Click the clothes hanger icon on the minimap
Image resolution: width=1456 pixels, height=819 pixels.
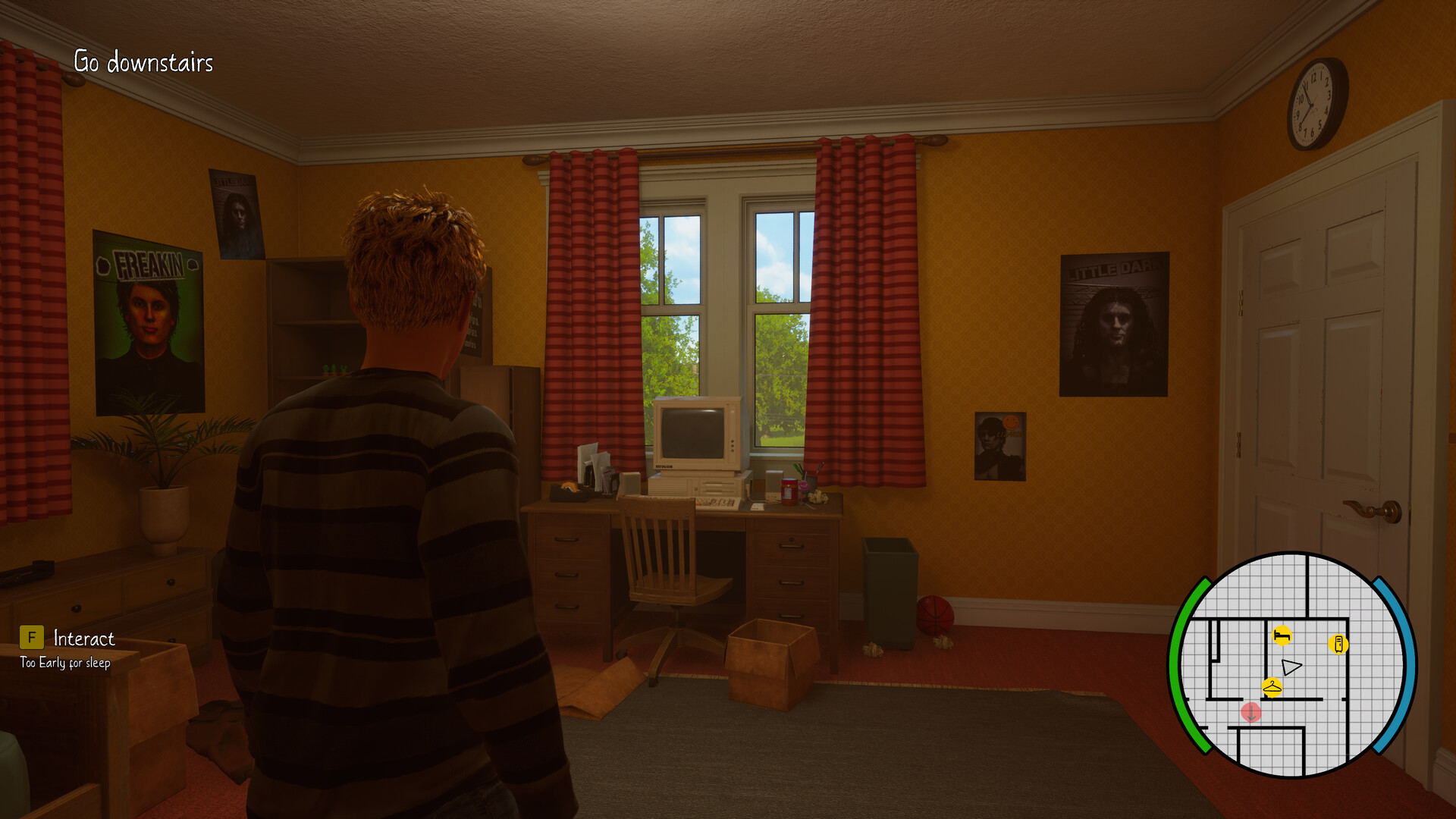[x=1272, y=687]
